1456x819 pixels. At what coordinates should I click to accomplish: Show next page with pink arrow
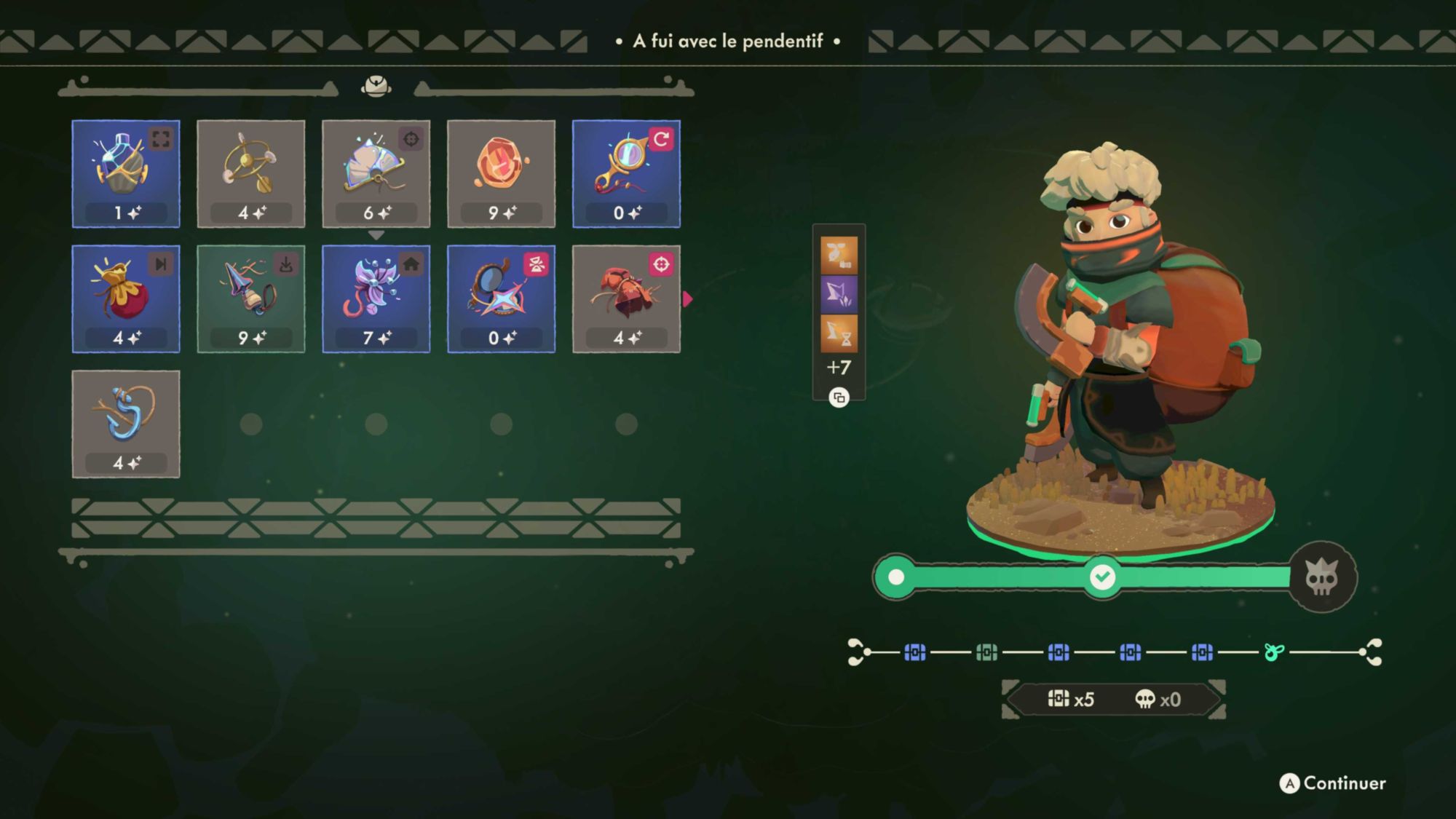coord(687,299)
